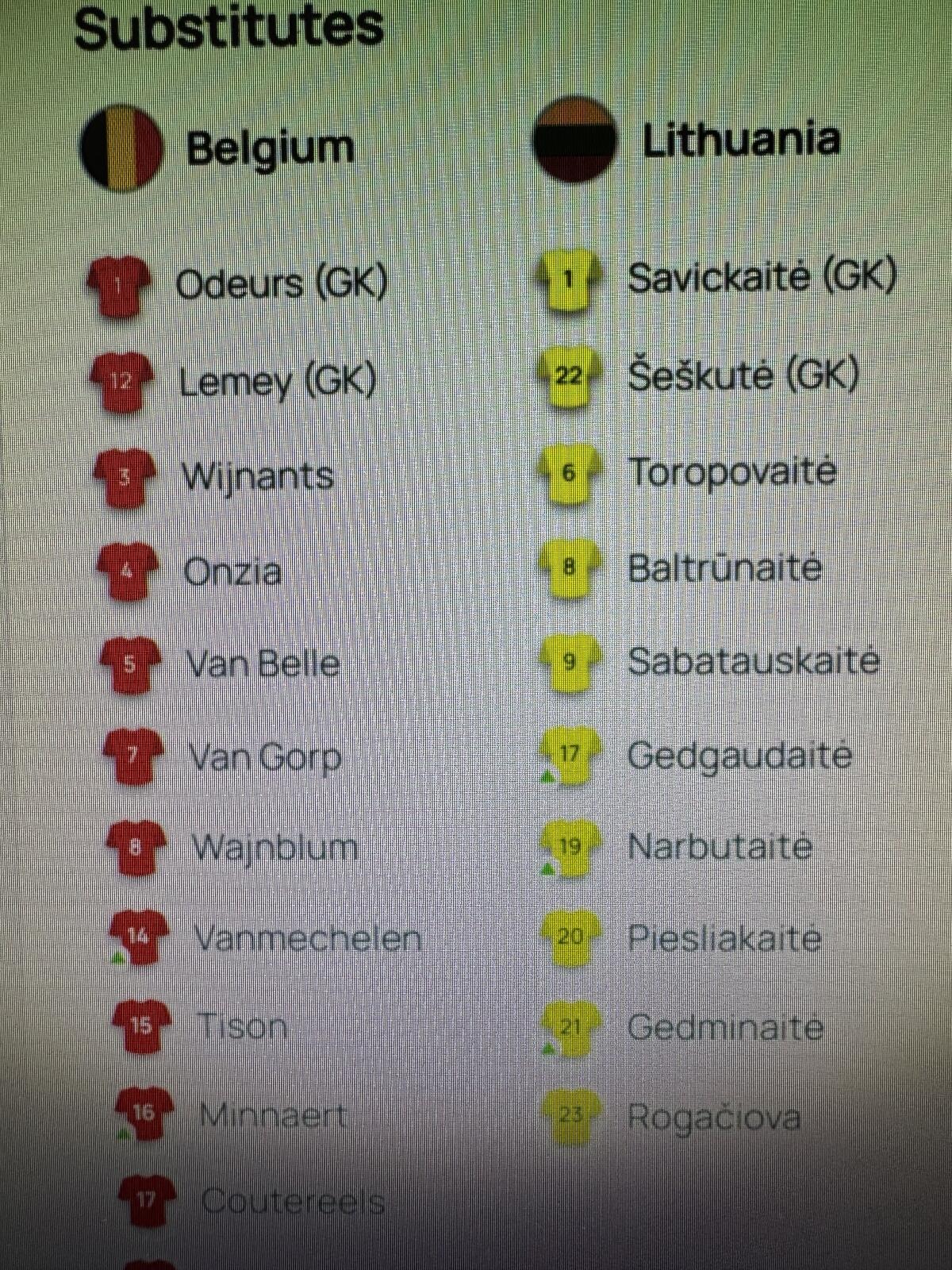
Task: Select Baltrūnaitė player row
Action: (724, 568)
